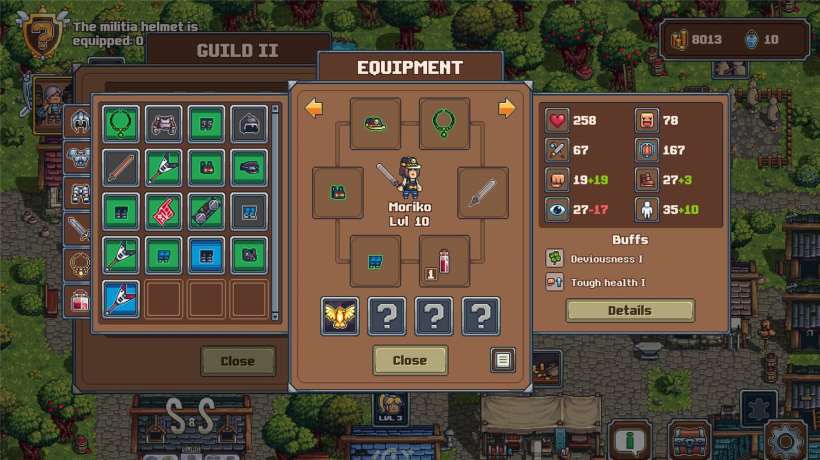Switch to the sword weapons tab
820x460 pixels.
pos(77,228)
